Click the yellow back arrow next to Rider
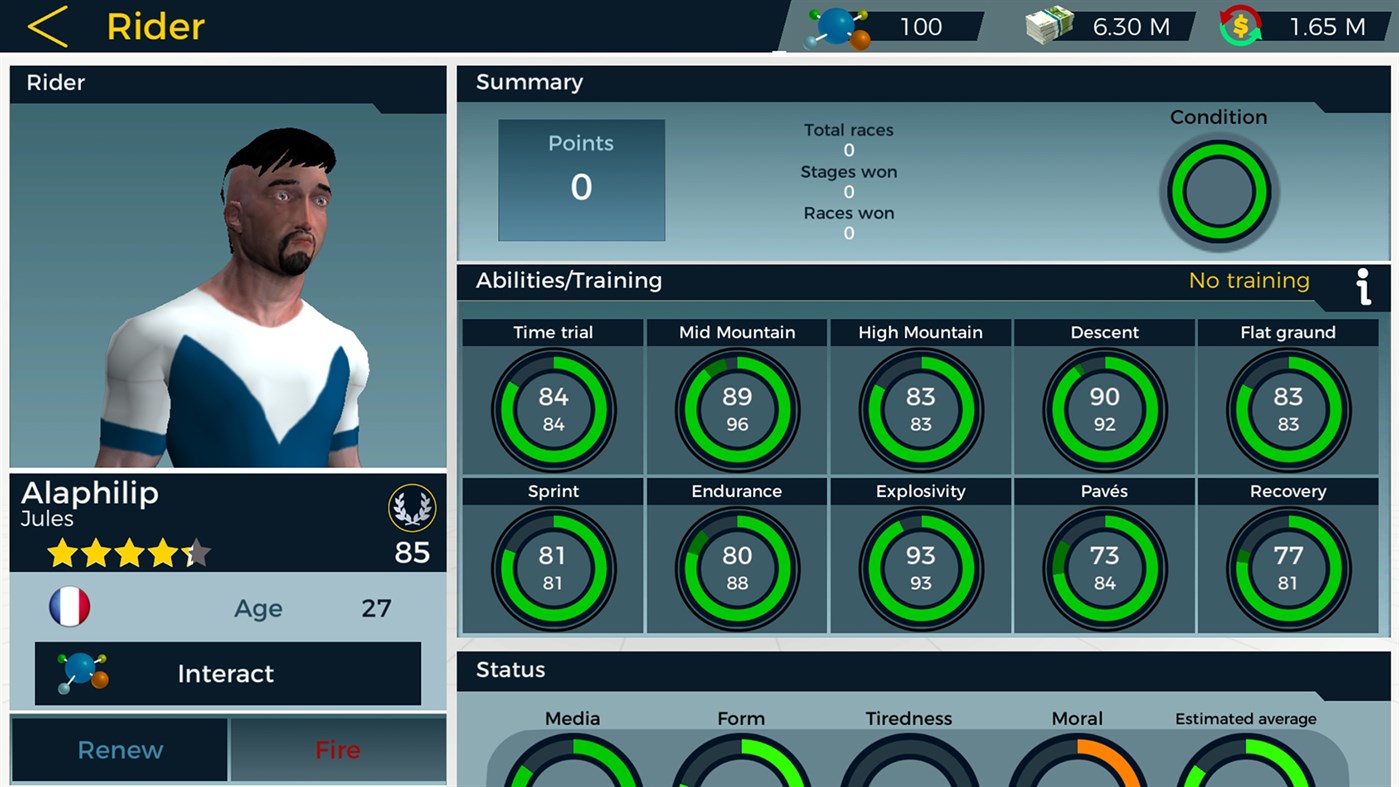 [x=48, y=26]
